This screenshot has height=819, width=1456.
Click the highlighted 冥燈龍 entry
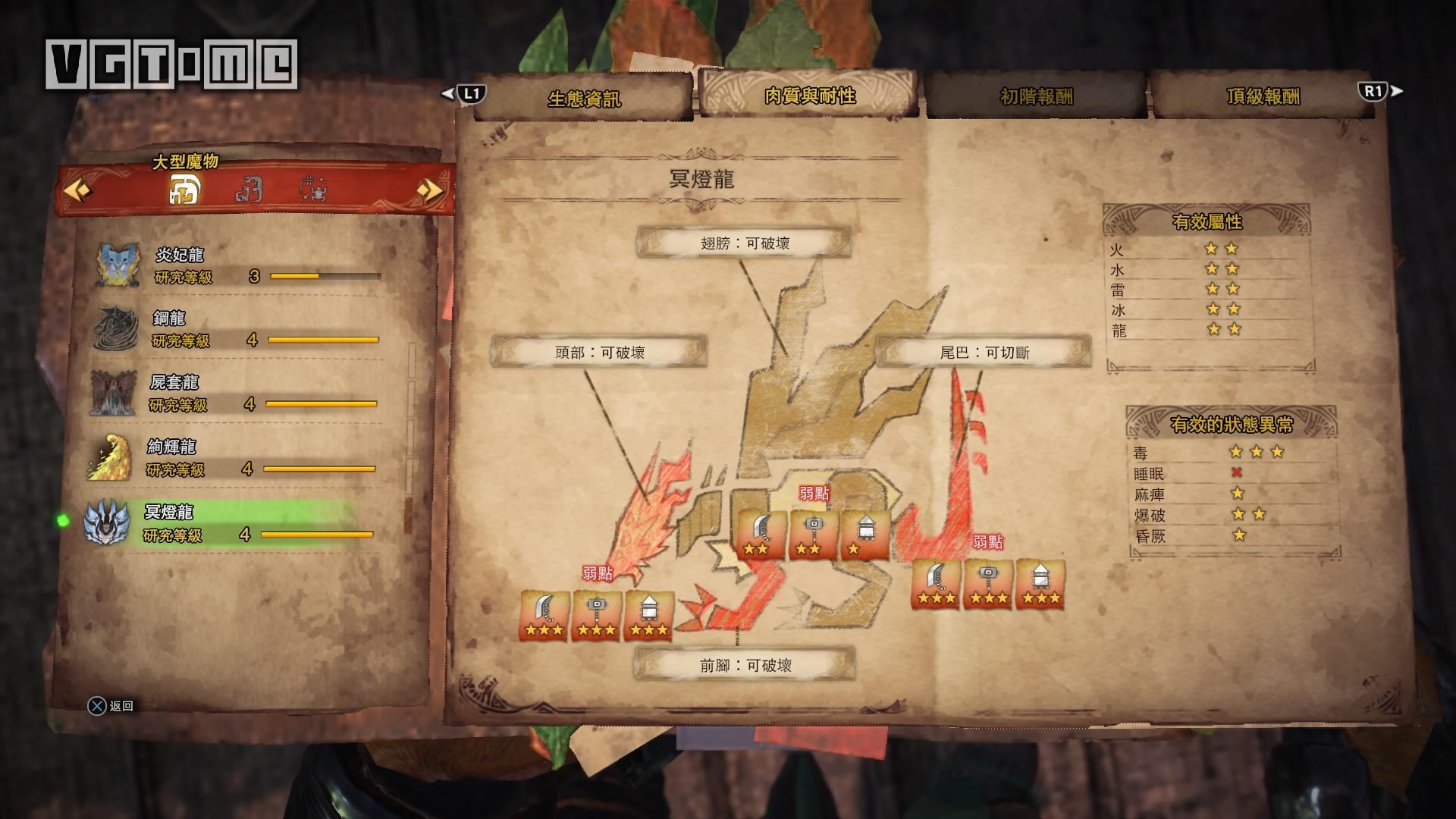click(227, 522)
